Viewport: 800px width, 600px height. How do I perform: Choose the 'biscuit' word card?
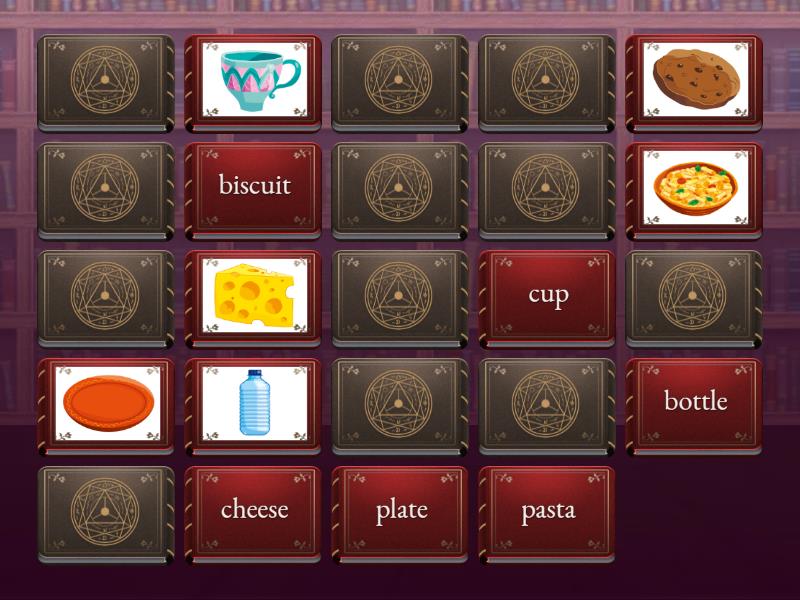(253, 187)
